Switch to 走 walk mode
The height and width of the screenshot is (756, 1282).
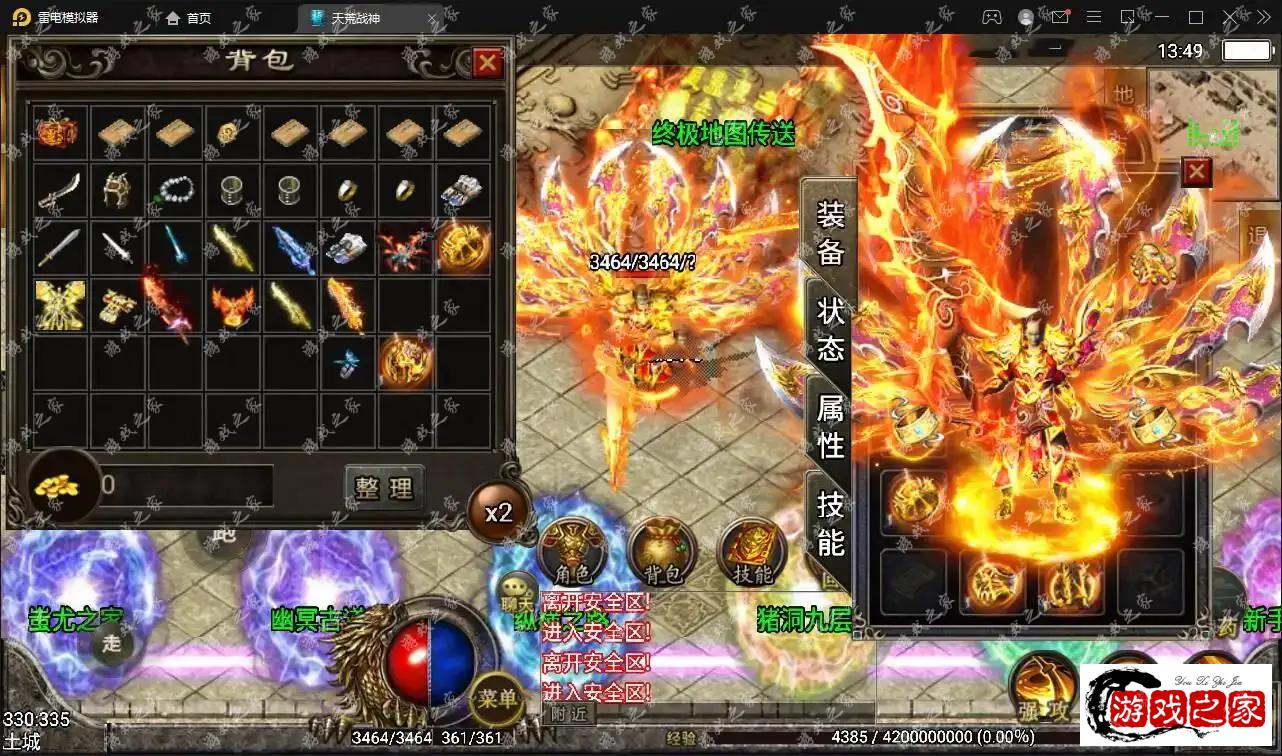[x=112, y=643]
